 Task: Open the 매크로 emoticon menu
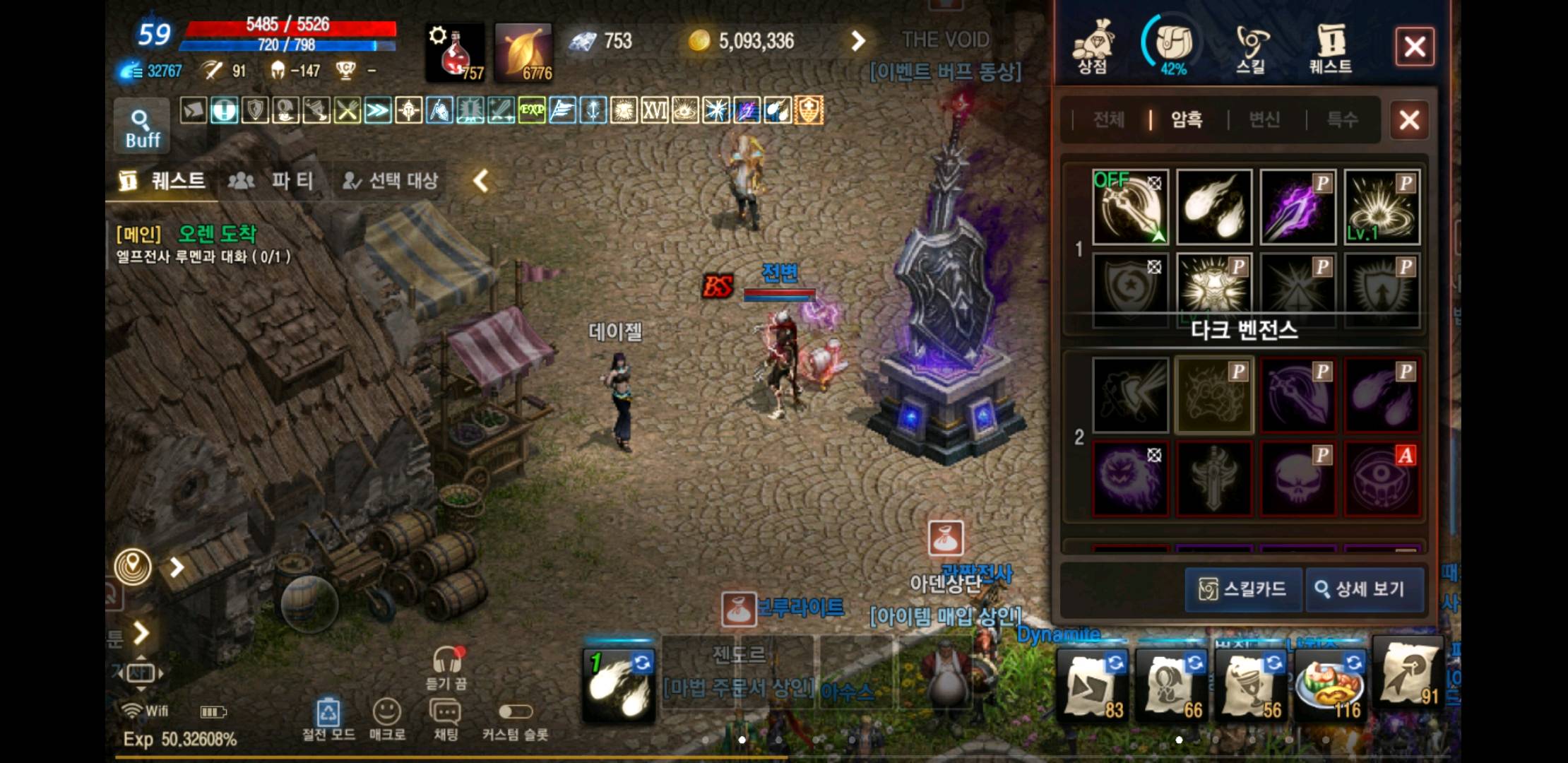[x=387, y=717]
